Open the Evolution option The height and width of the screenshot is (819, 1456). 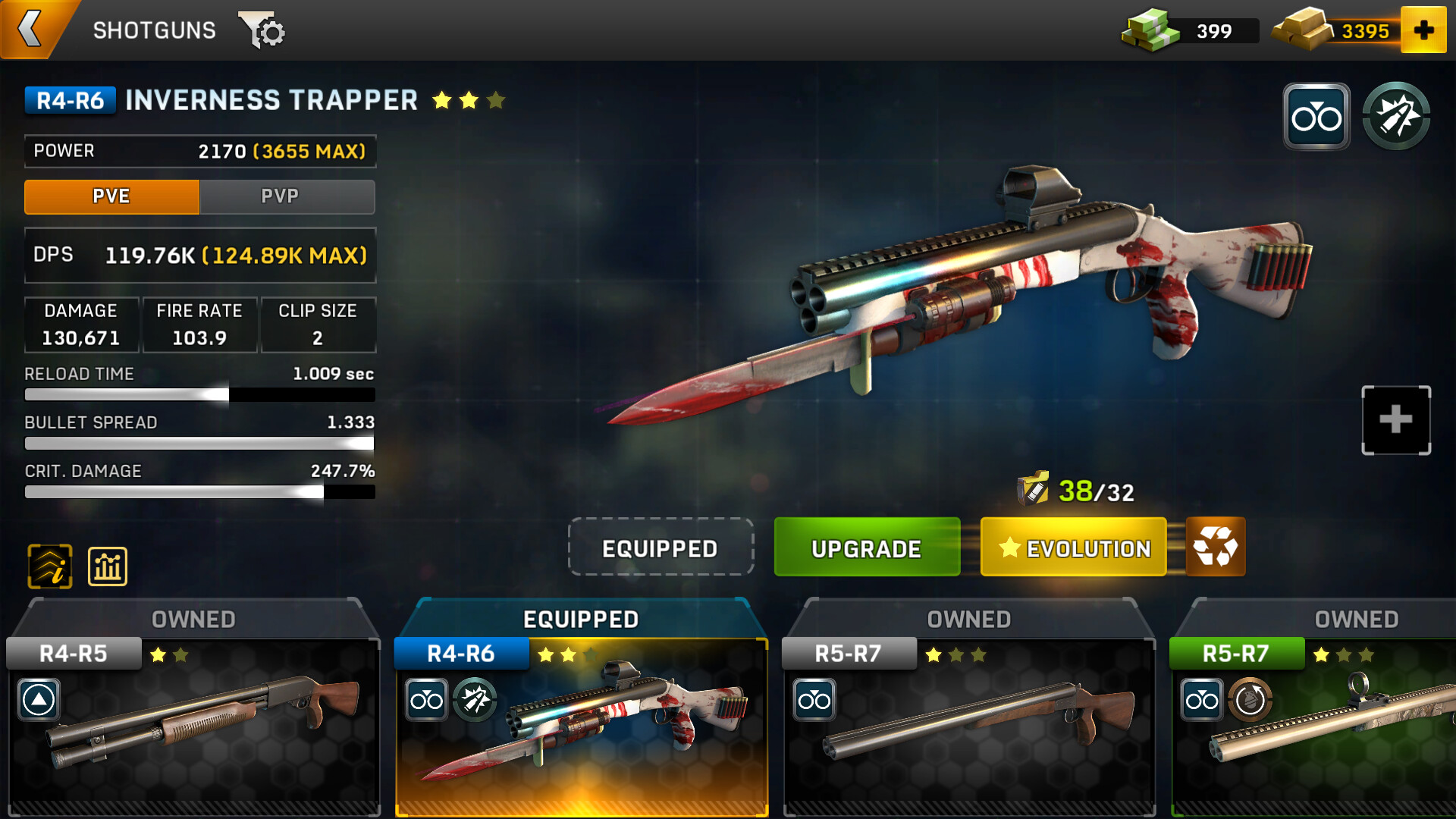point(1073,548)
